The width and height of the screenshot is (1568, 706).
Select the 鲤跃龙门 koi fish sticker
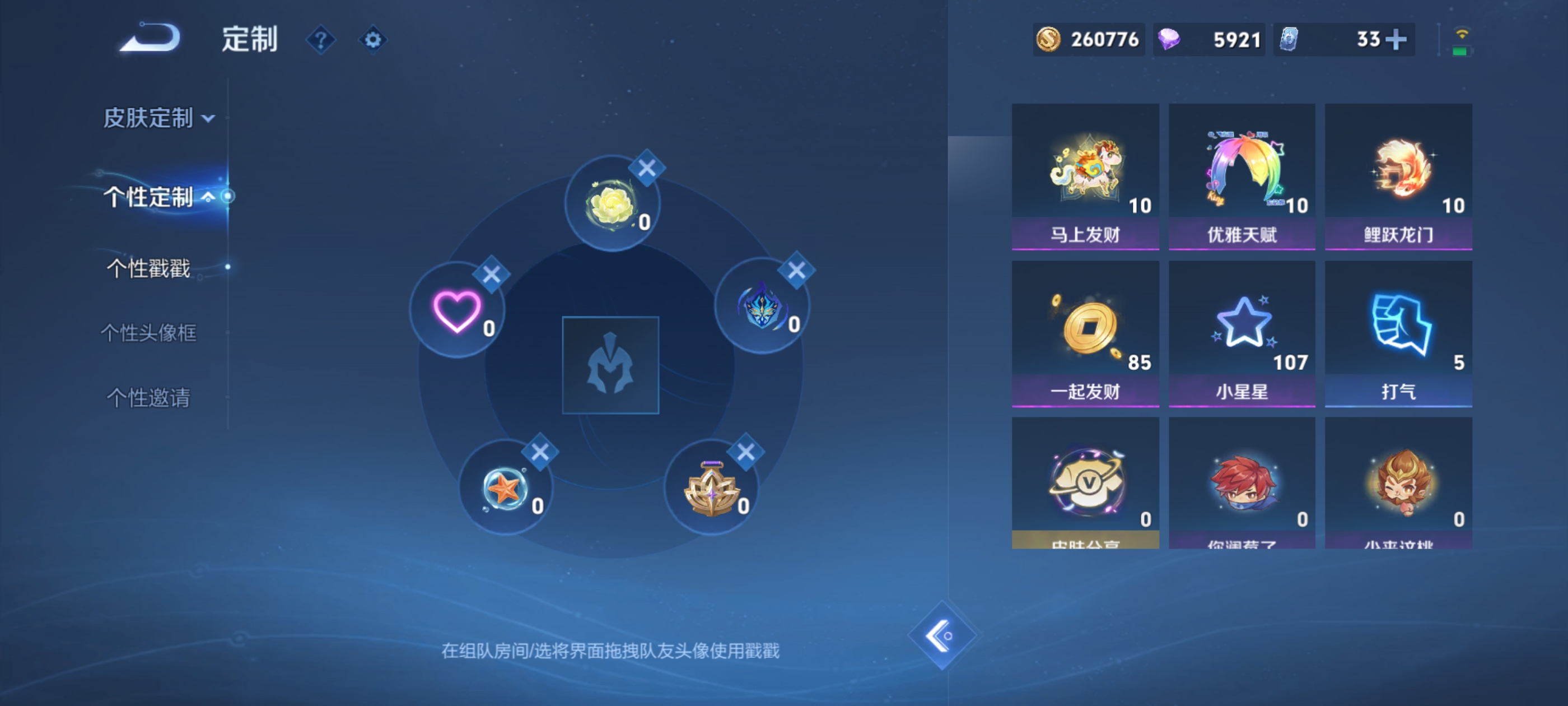coord(1398,176)
